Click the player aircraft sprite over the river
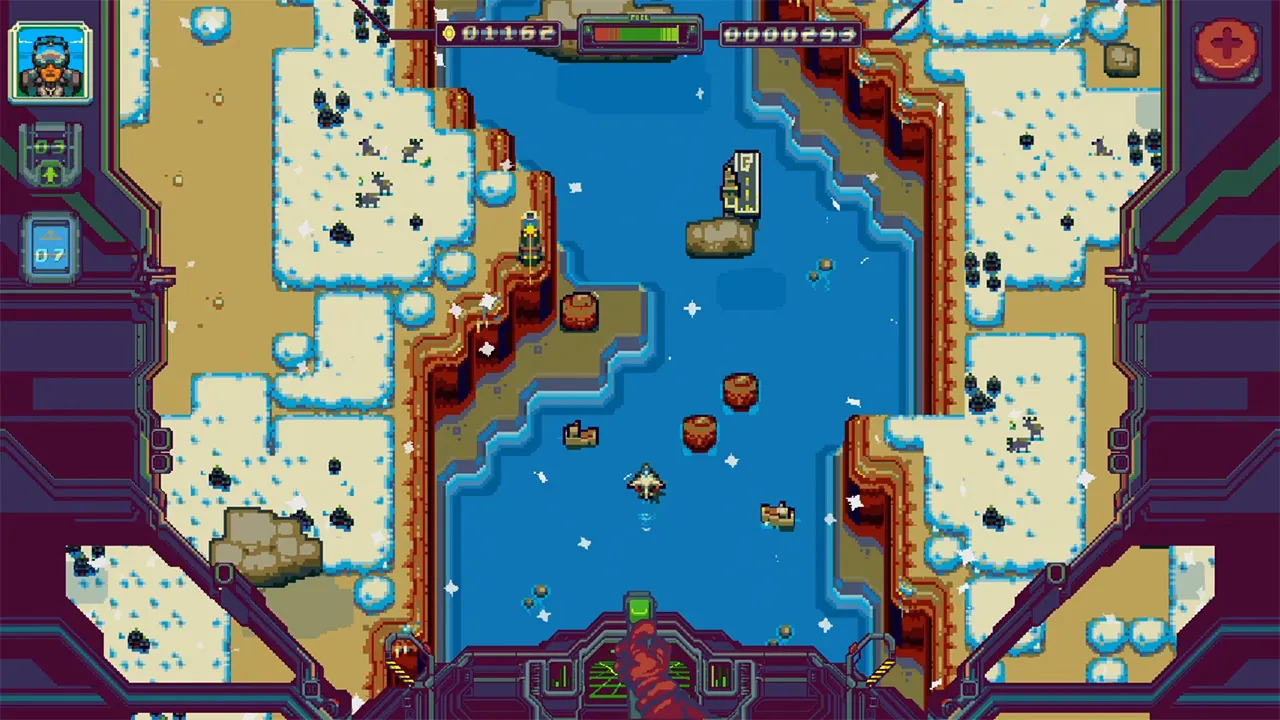 [647, 483]
